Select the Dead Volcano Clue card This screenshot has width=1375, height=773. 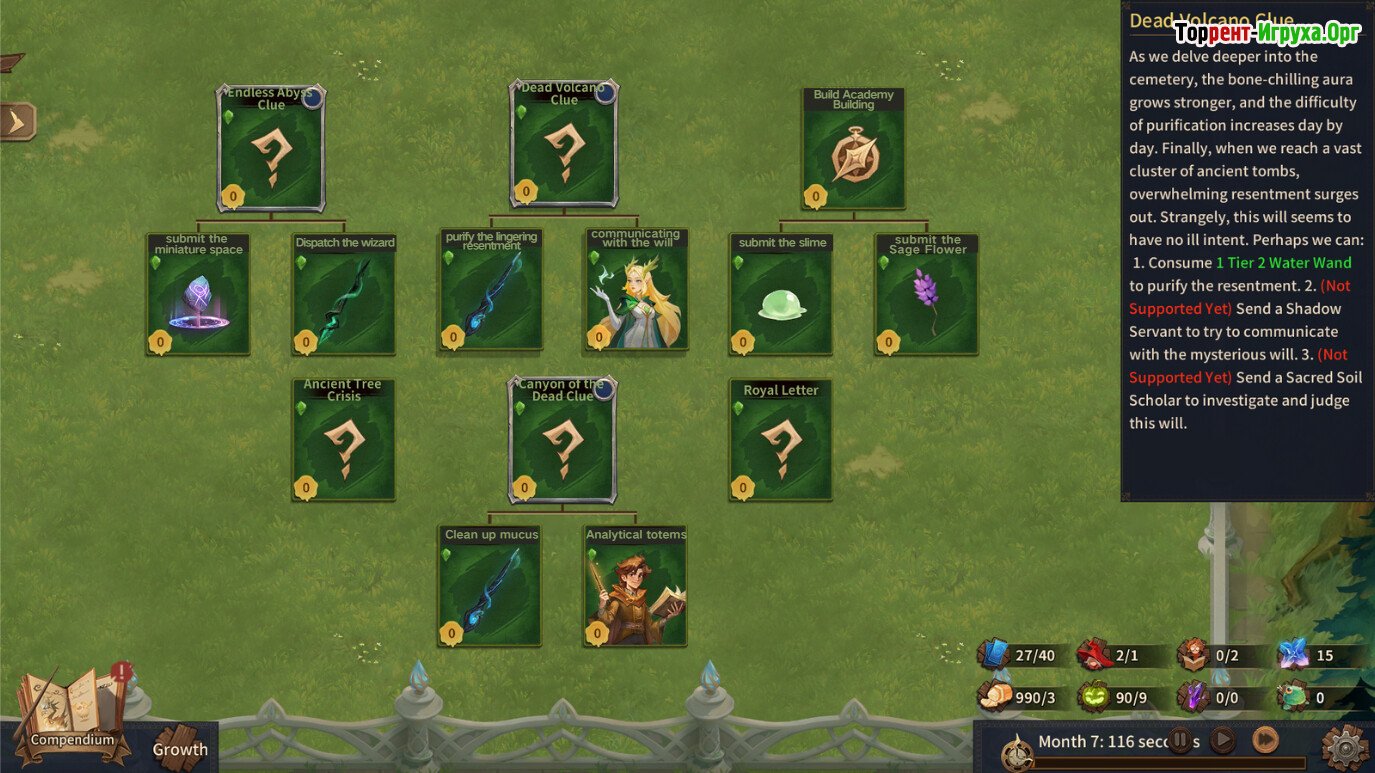(x=564, y=145)
